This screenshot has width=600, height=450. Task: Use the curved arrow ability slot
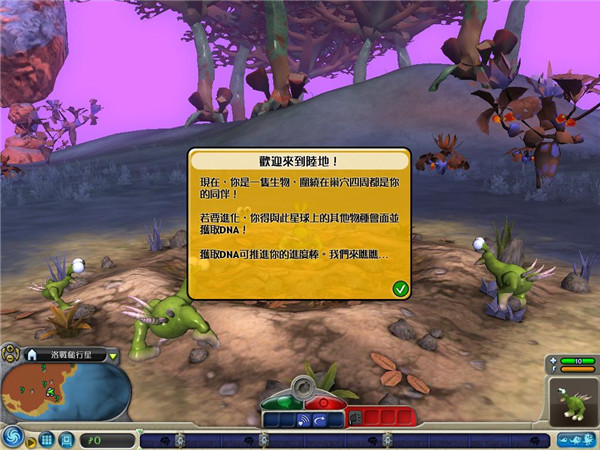[x=320, y=420]
